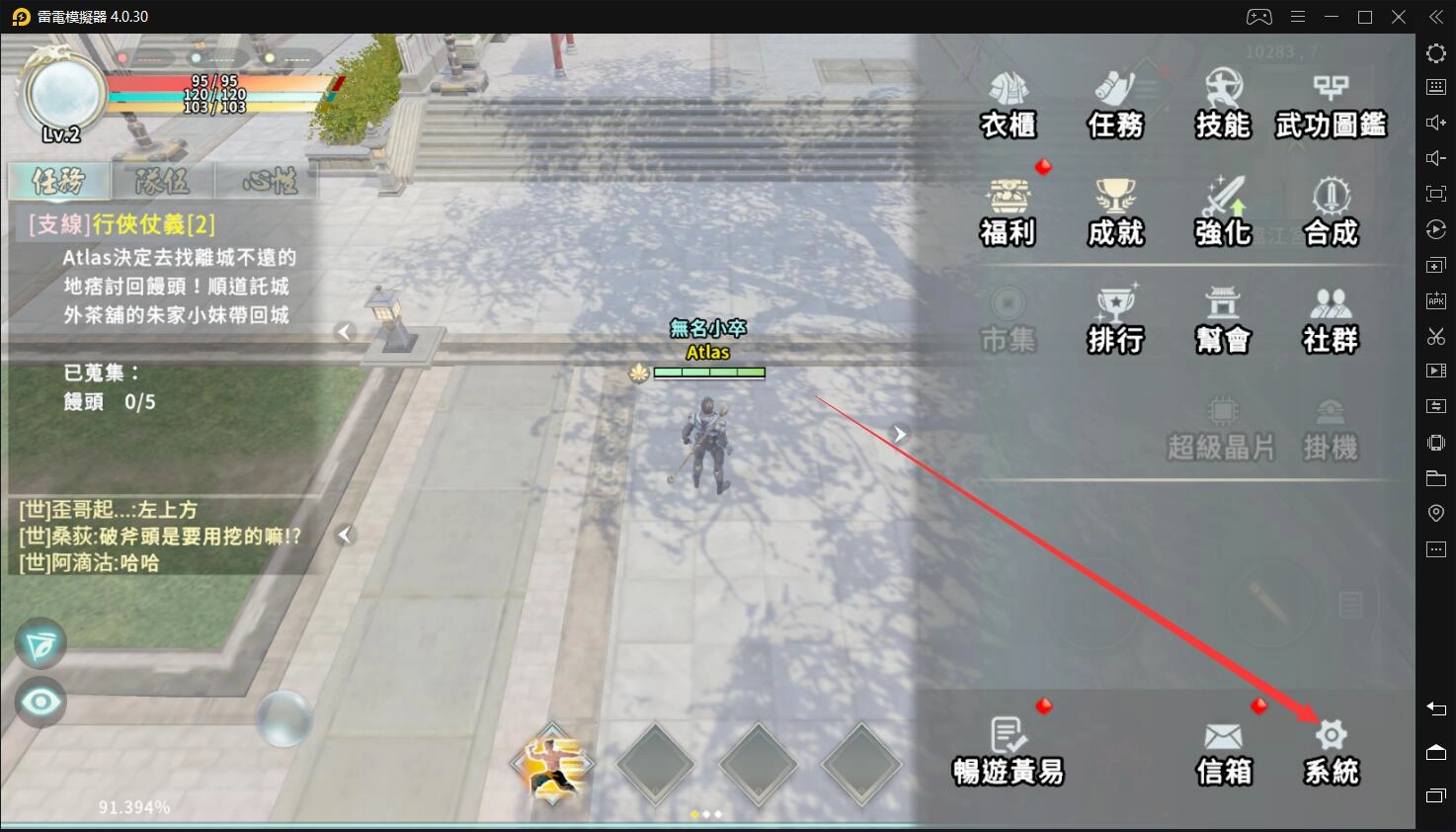Collapse the quest tracker with its left chevron
1456x832 pixels.
pyautogui.click(x=344, y=332)
